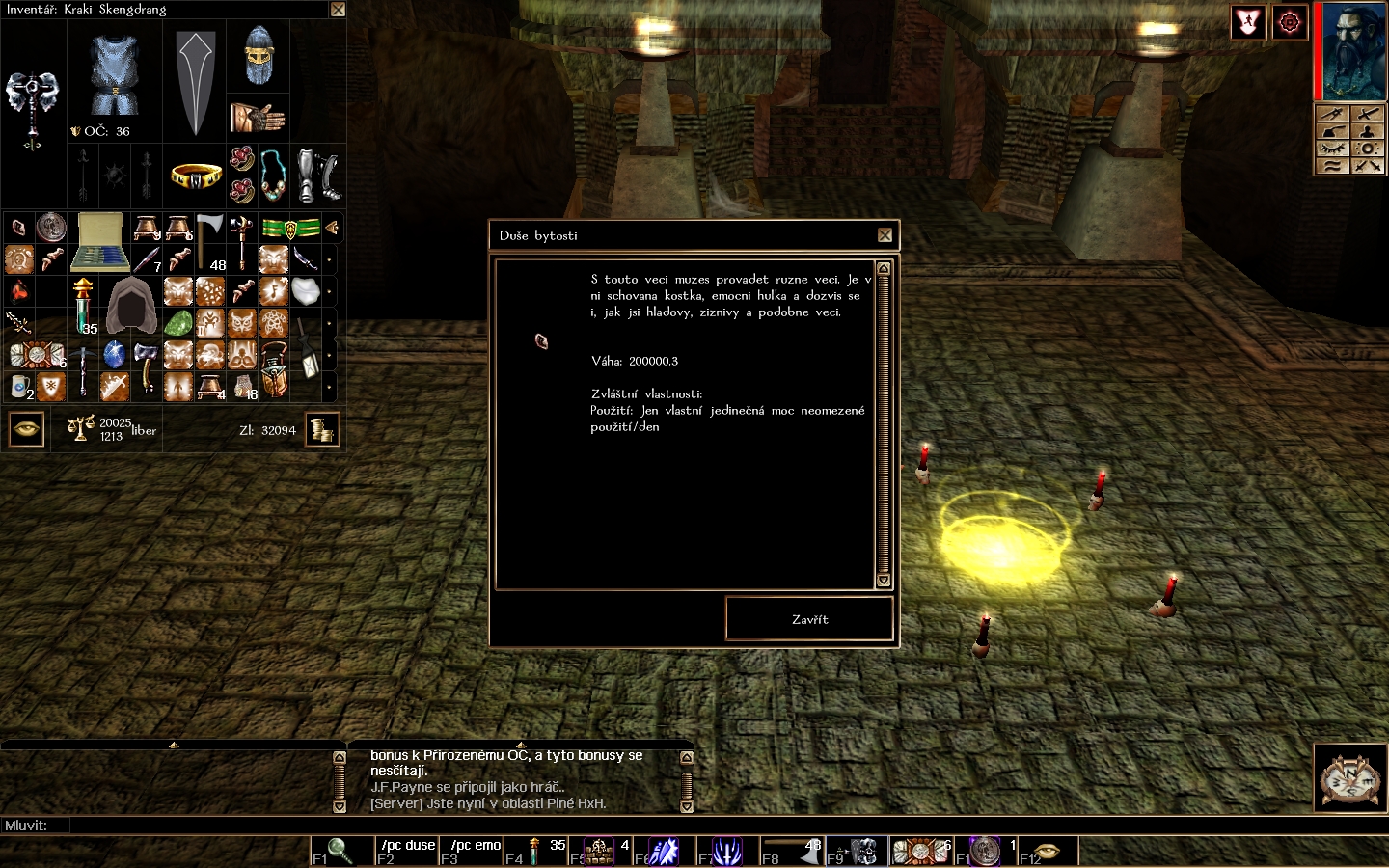Image resolution: width=1389 pixels, height=868 pixels.
Task: Select the equipped helmet slot
Action: pyautogui.click(x=259, y=57)
